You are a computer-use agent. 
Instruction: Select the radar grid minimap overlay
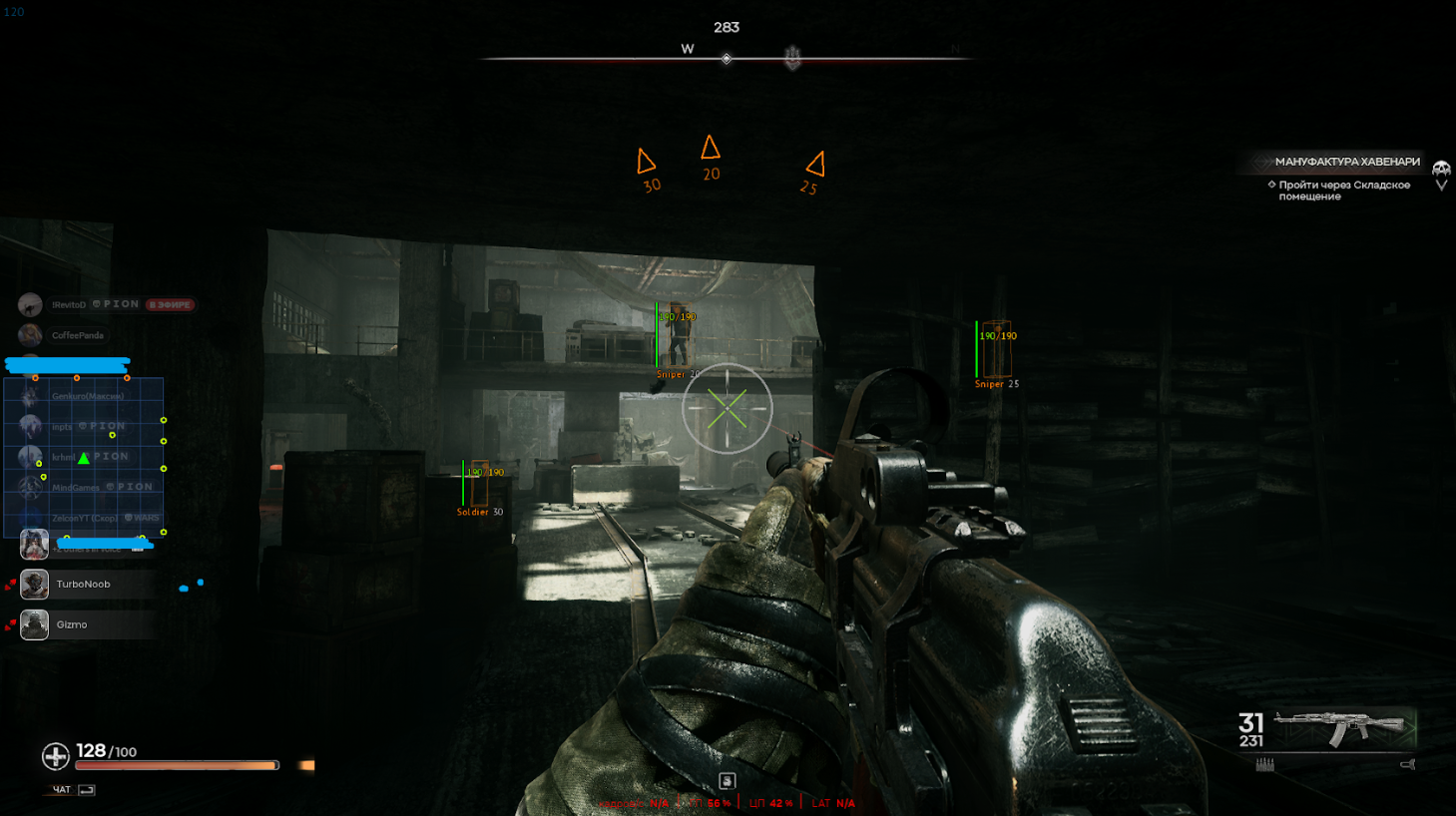point(84,457)
